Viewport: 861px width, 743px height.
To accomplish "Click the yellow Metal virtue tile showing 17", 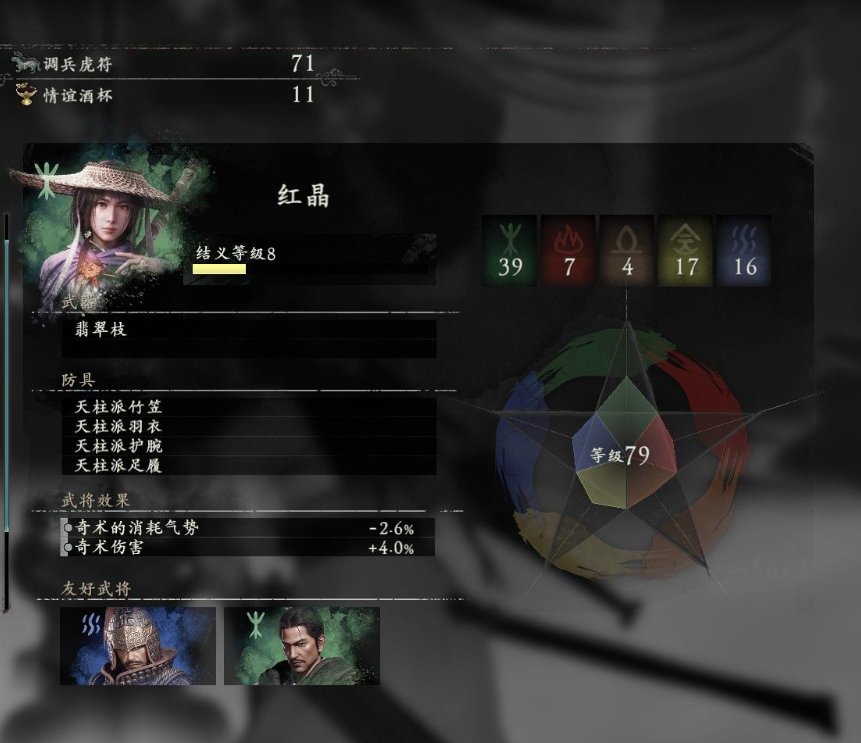I will (x=685, y=250).
